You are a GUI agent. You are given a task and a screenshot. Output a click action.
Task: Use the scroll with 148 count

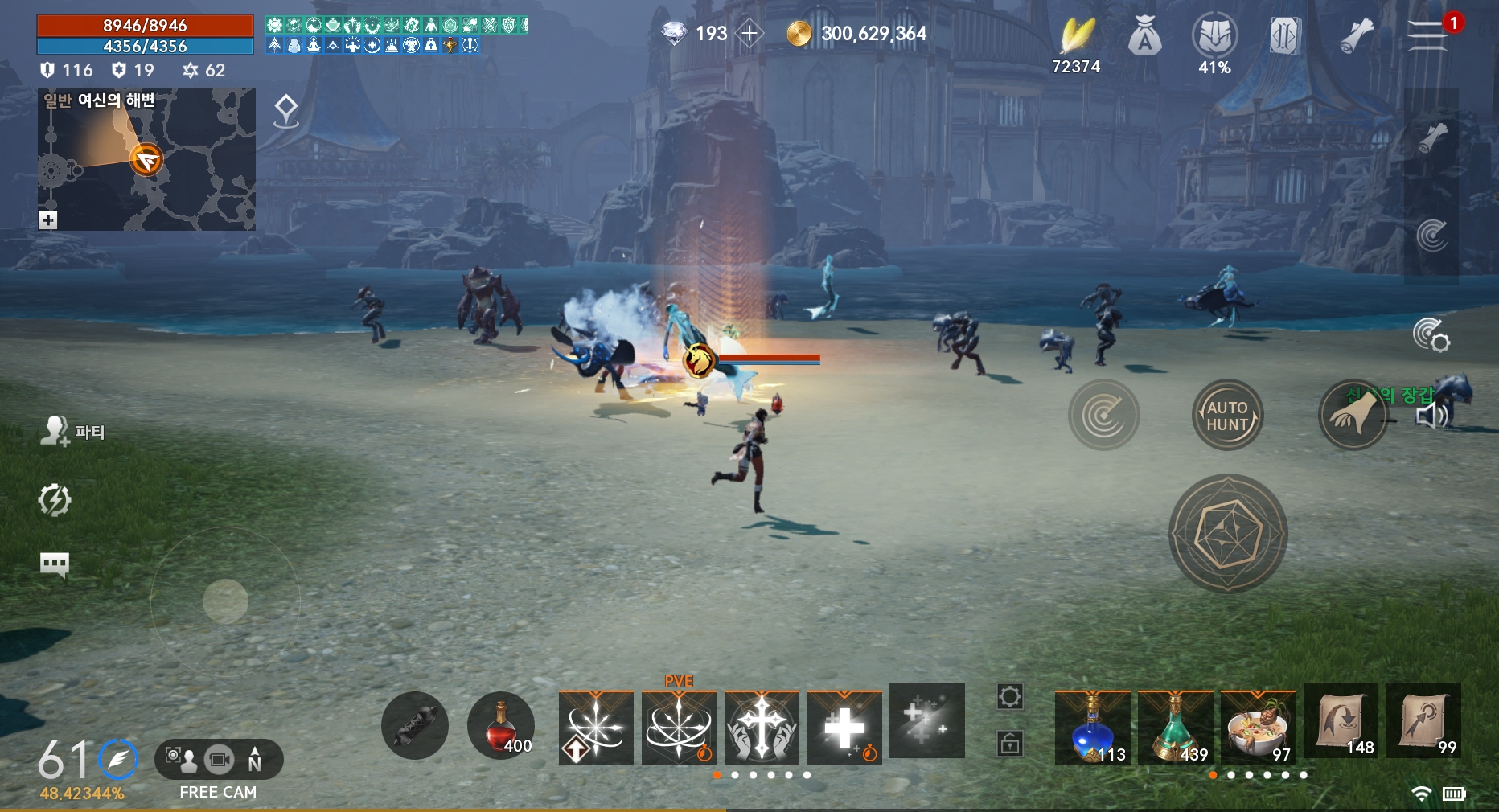click(x=1341, y=720)
